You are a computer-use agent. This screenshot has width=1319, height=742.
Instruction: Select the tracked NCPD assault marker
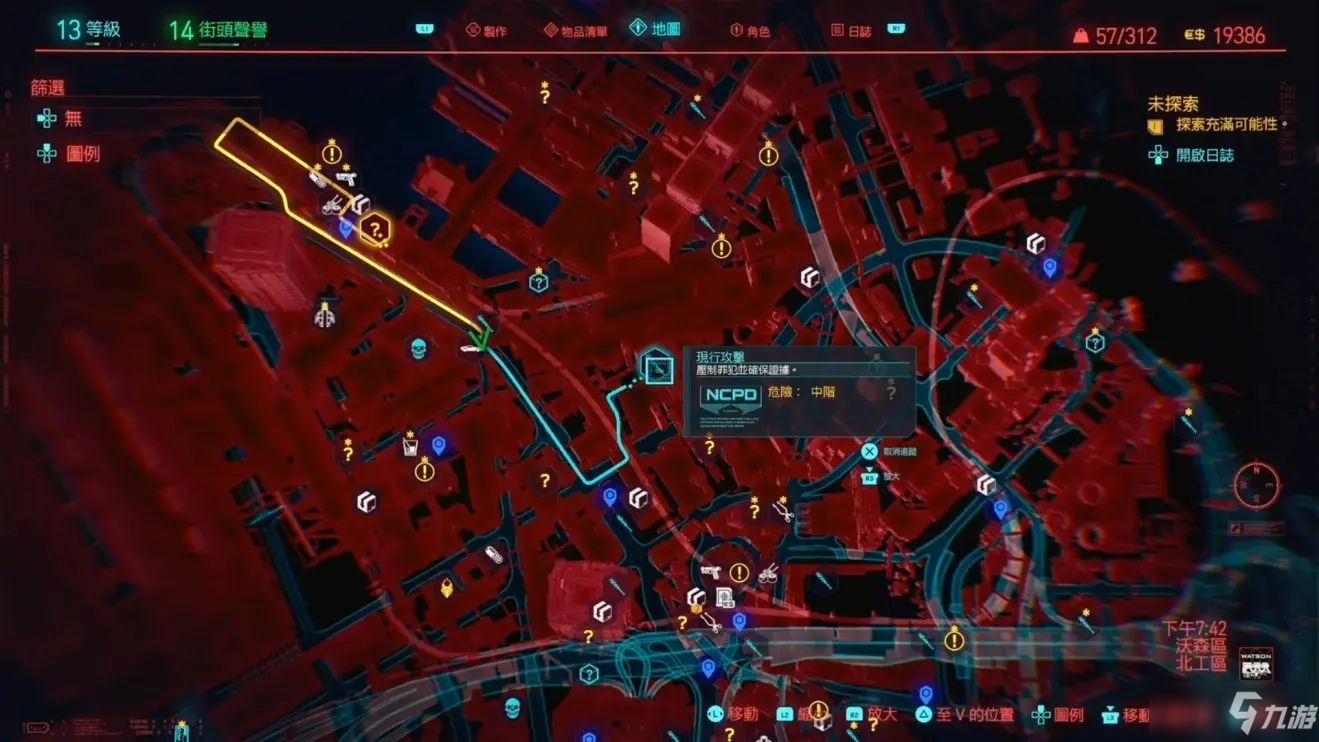[x=656, y=368]
